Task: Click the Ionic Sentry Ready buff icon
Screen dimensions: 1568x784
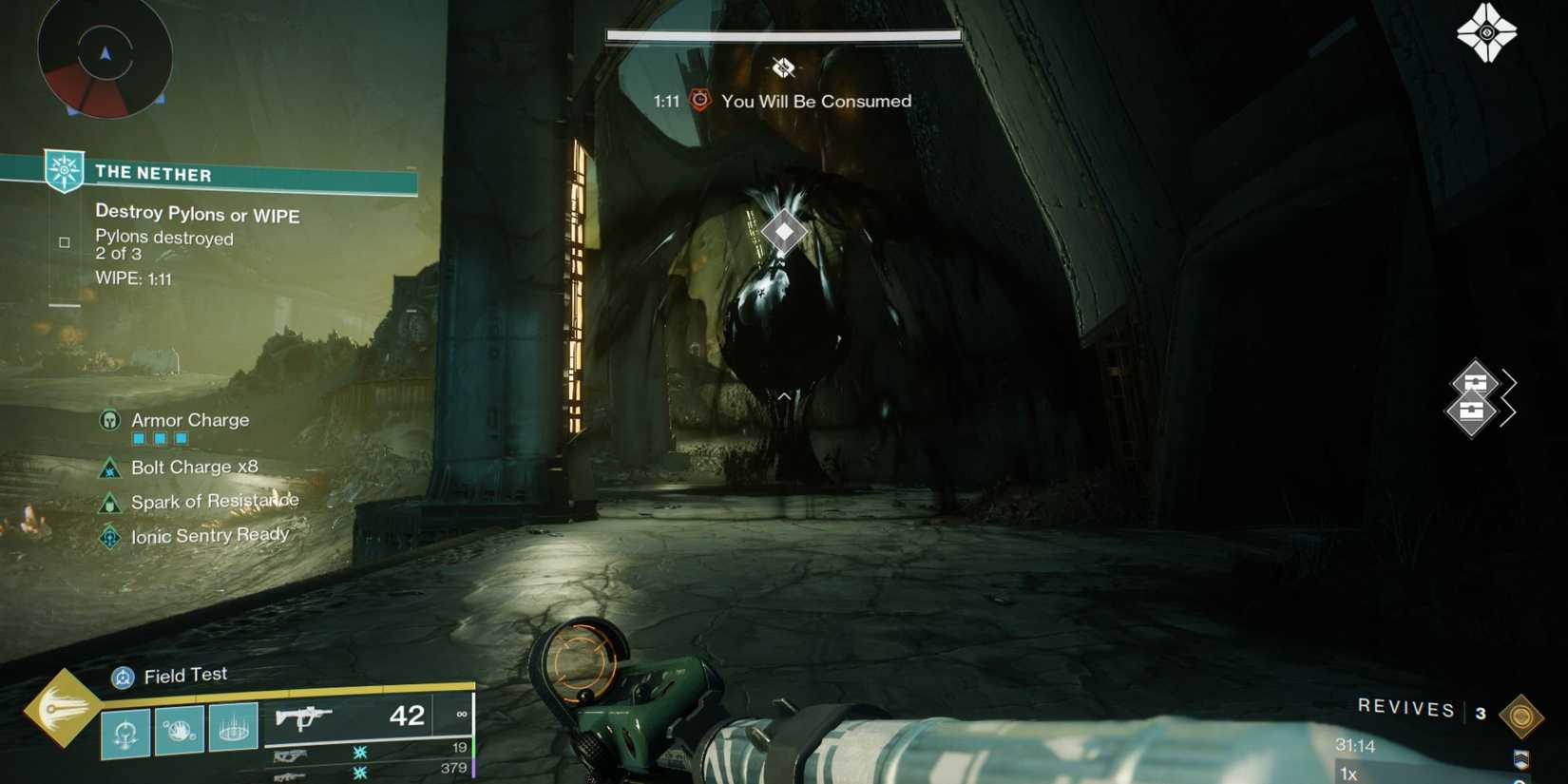Action: 109,537
